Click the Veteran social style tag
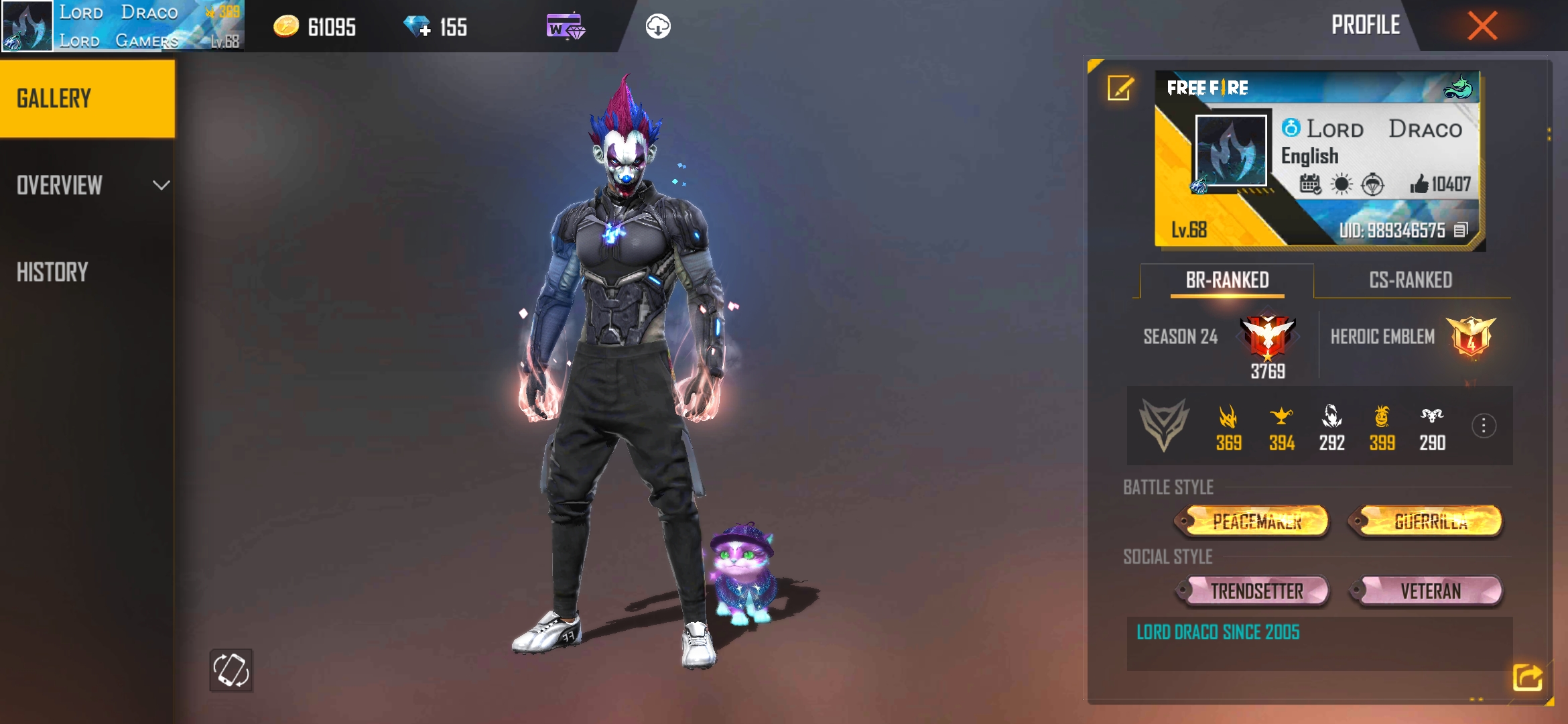Image resolution: width=1568 pixels, height=724 pixels. click(x=1429, y=591)
